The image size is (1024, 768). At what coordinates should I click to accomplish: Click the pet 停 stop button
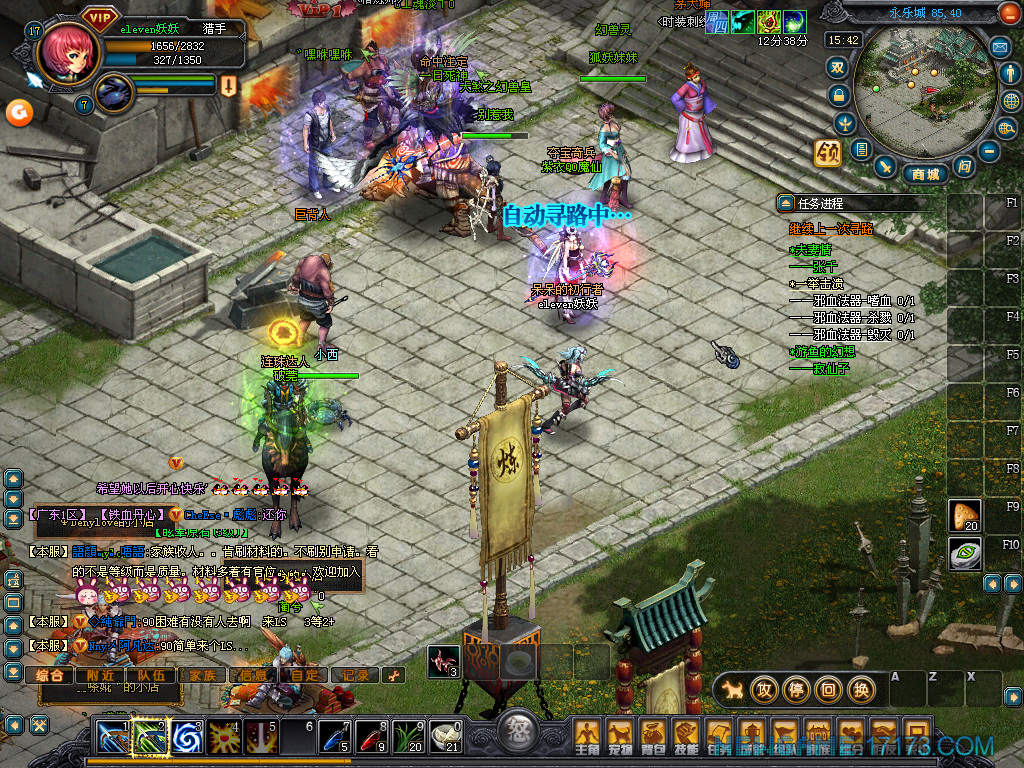pos(797,689)
